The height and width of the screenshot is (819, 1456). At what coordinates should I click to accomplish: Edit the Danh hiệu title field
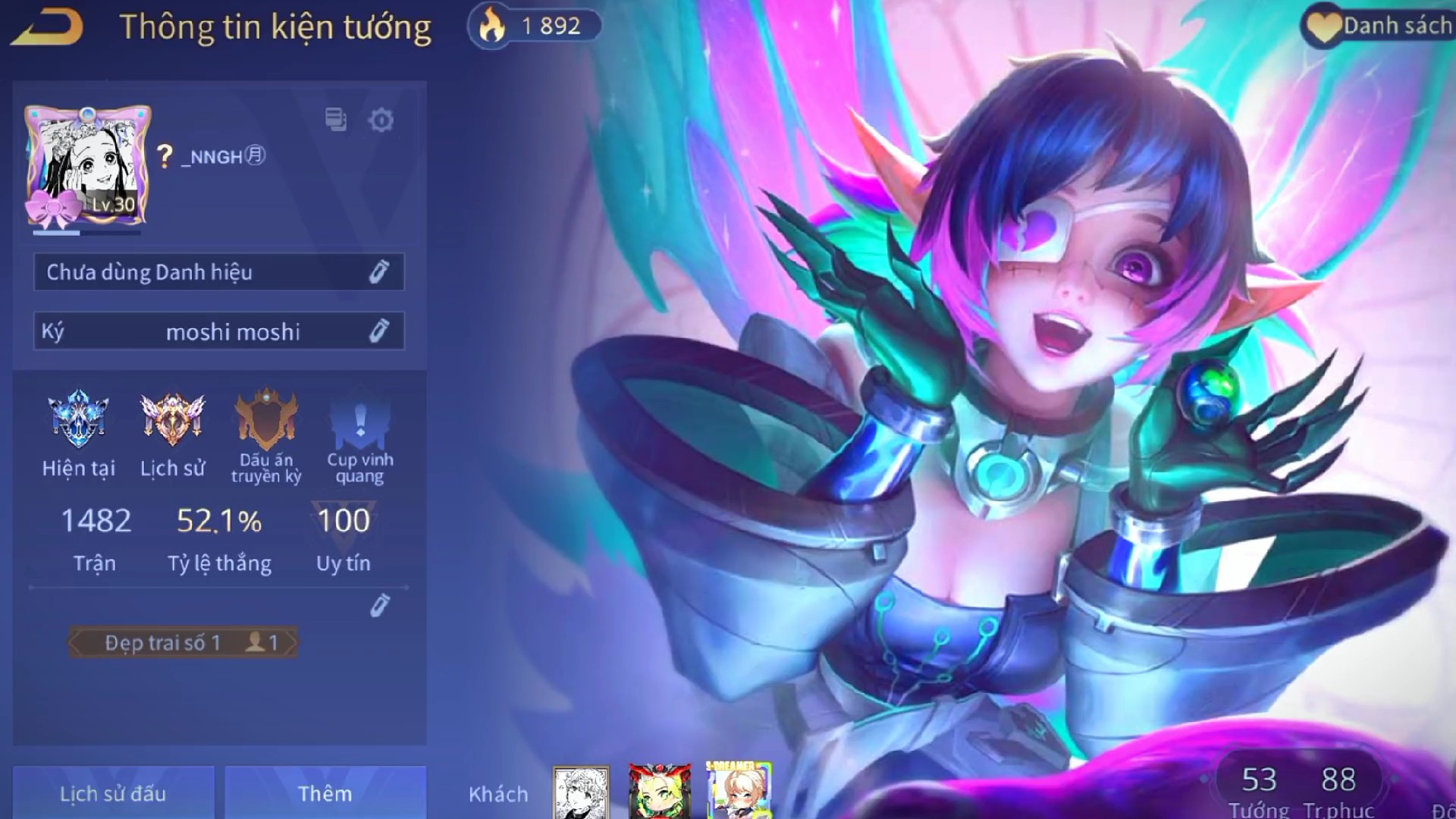(x=378, y=272)
